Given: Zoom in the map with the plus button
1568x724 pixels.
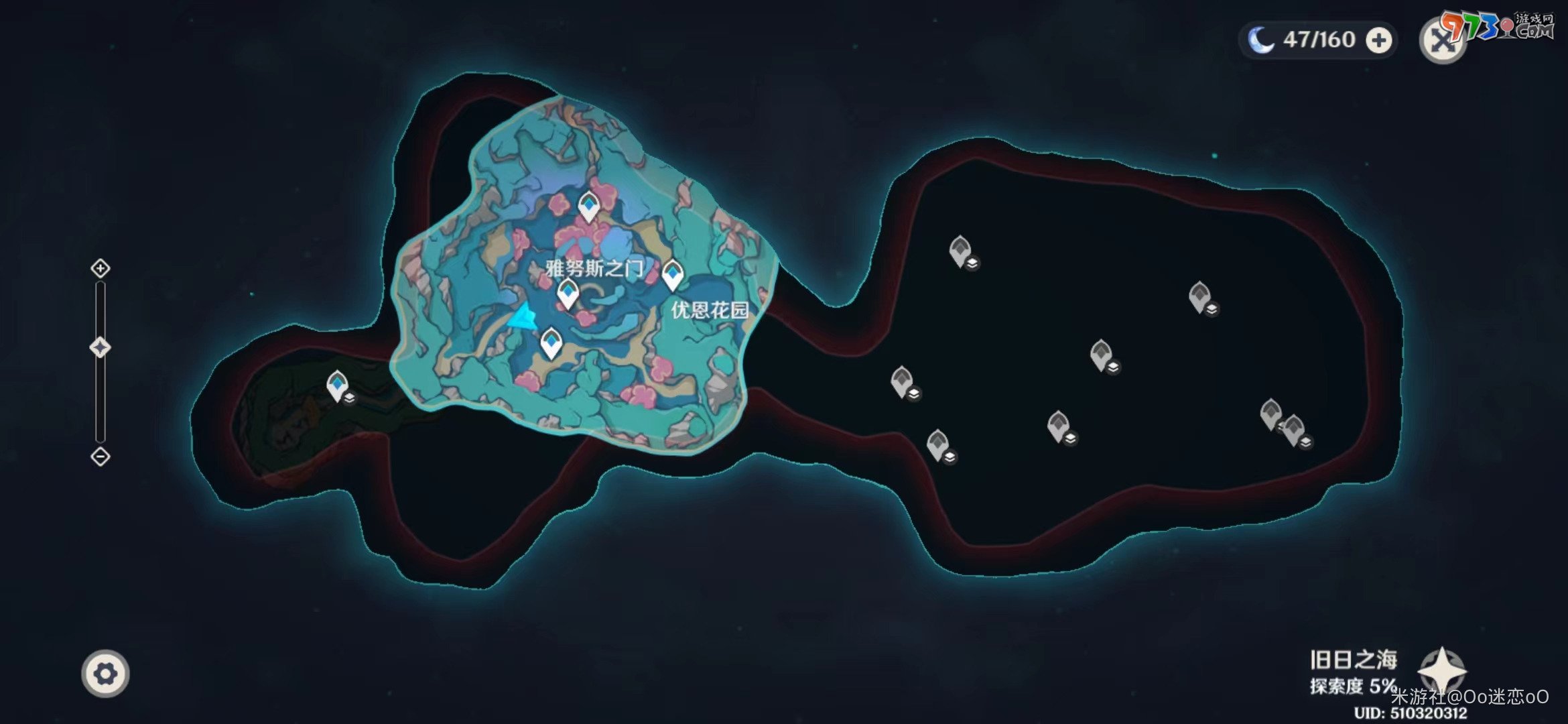Looking at the screenshot, I should pyautogui.click(x=101, y=269).
